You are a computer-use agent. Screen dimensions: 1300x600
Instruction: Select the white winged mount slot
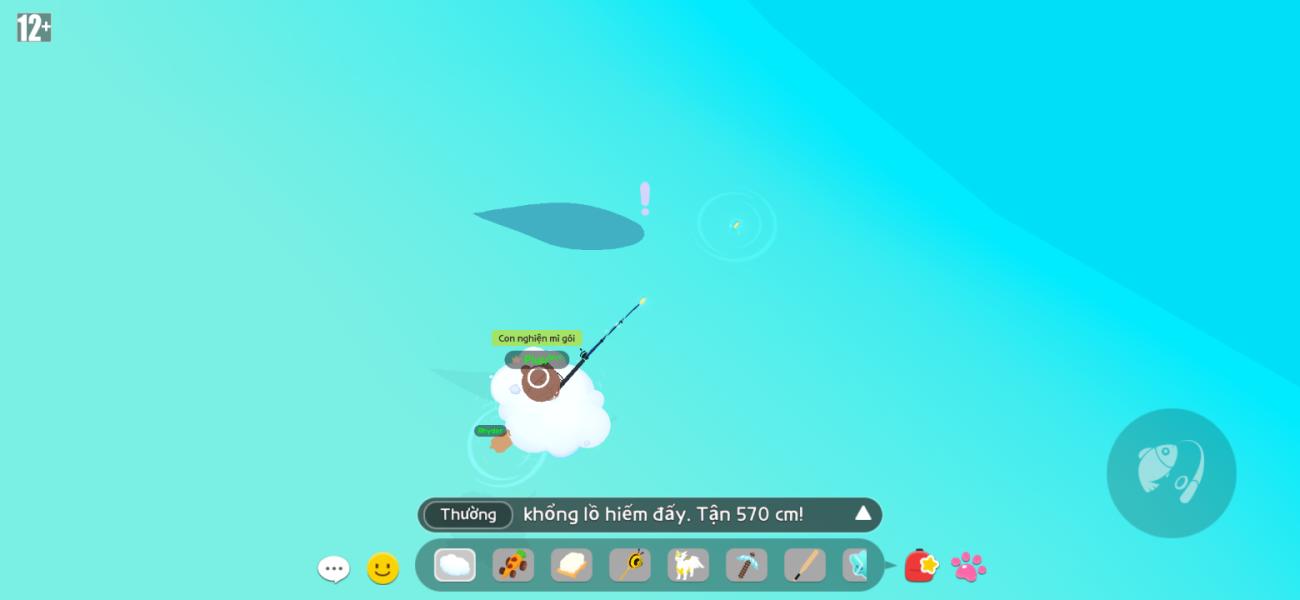(x=688, y=565)
